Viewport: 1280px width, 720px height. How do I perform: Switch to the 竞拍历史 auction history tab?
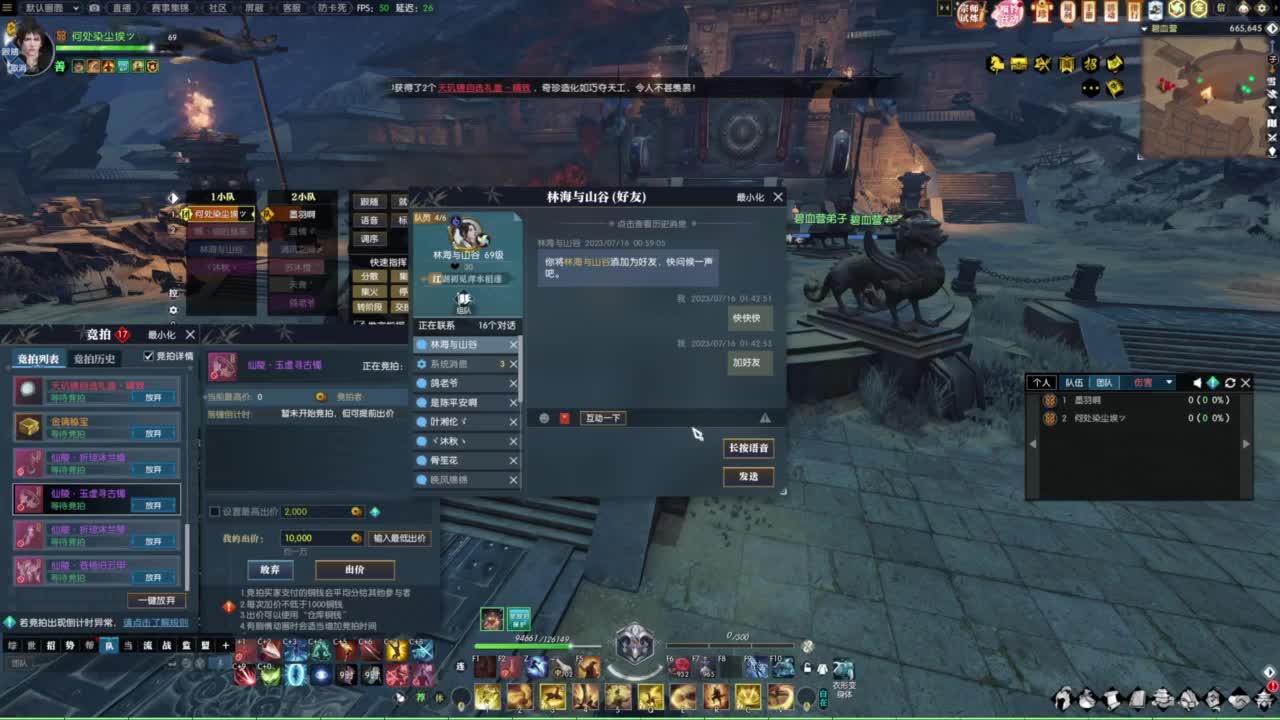coord(94,359)
